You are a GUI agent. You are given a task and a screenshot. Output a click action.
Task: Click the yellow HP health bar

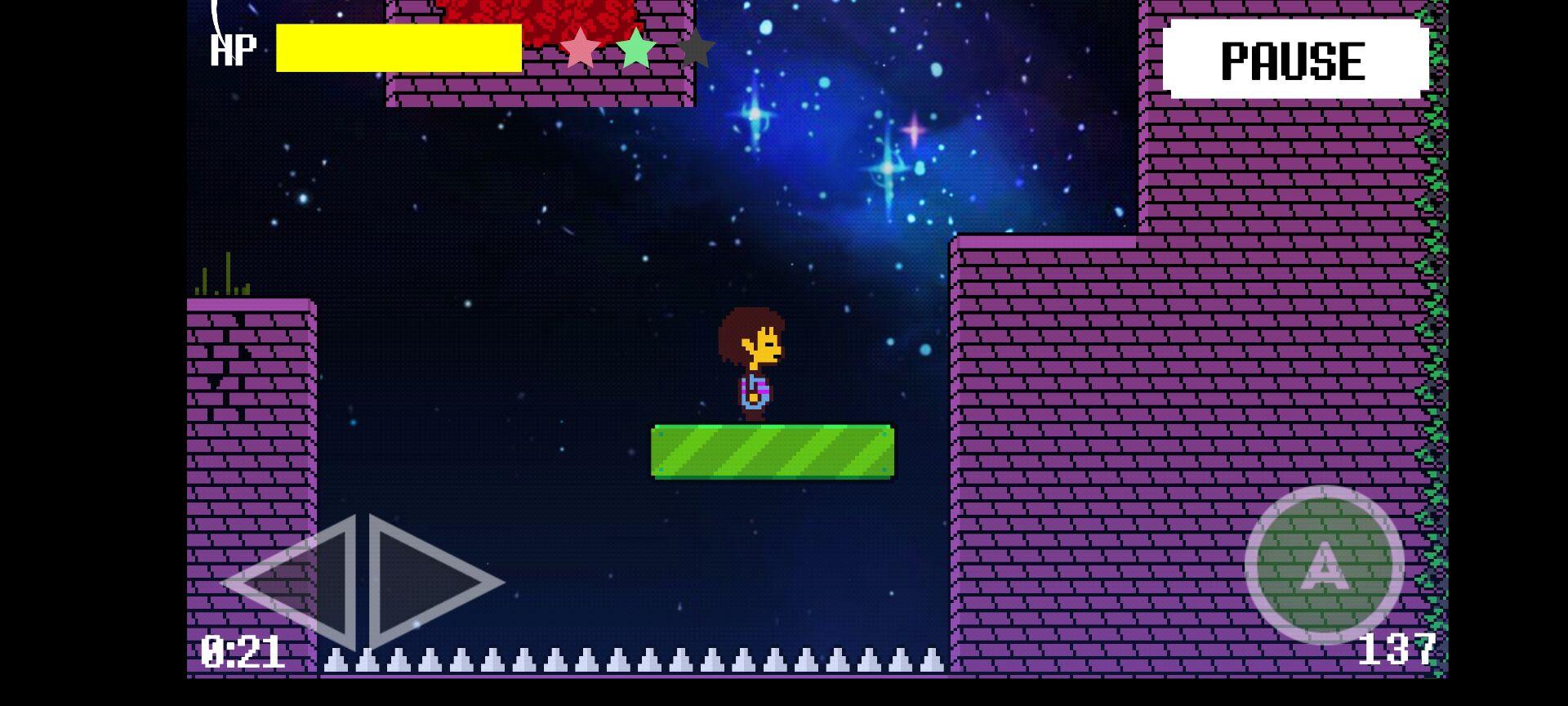tap(399, 49)
